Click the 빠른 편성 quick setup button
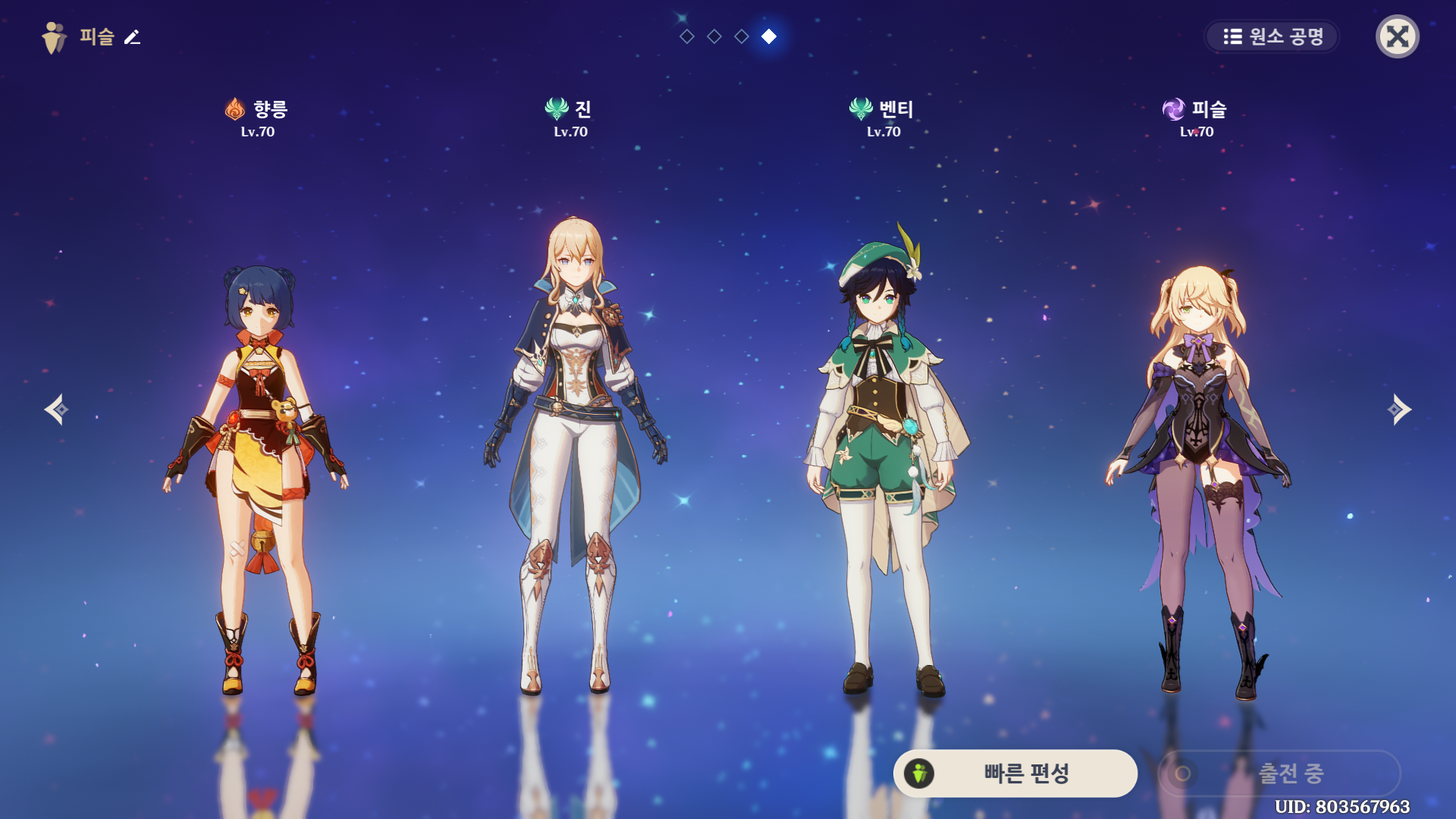 1015,773
